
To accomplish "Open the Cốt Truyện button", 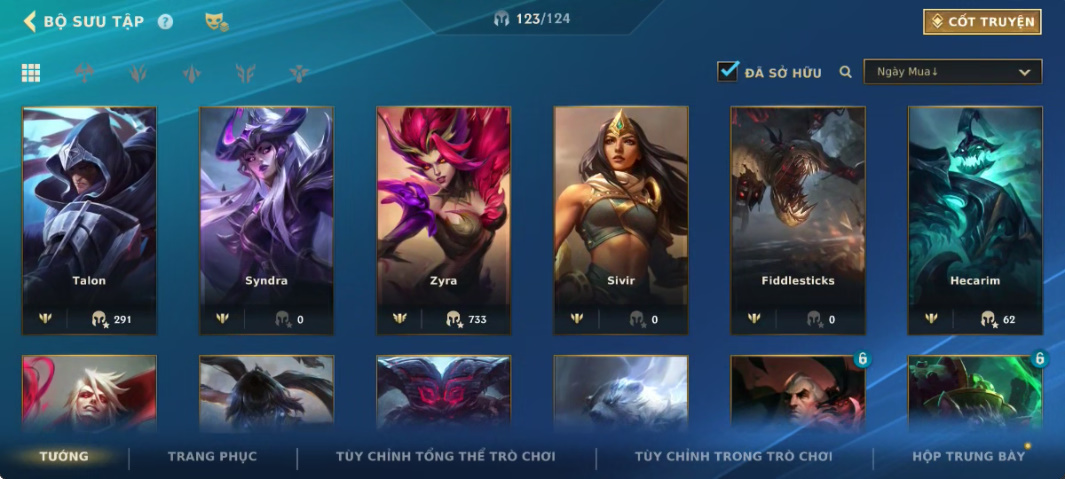I will tap(982, 22).
